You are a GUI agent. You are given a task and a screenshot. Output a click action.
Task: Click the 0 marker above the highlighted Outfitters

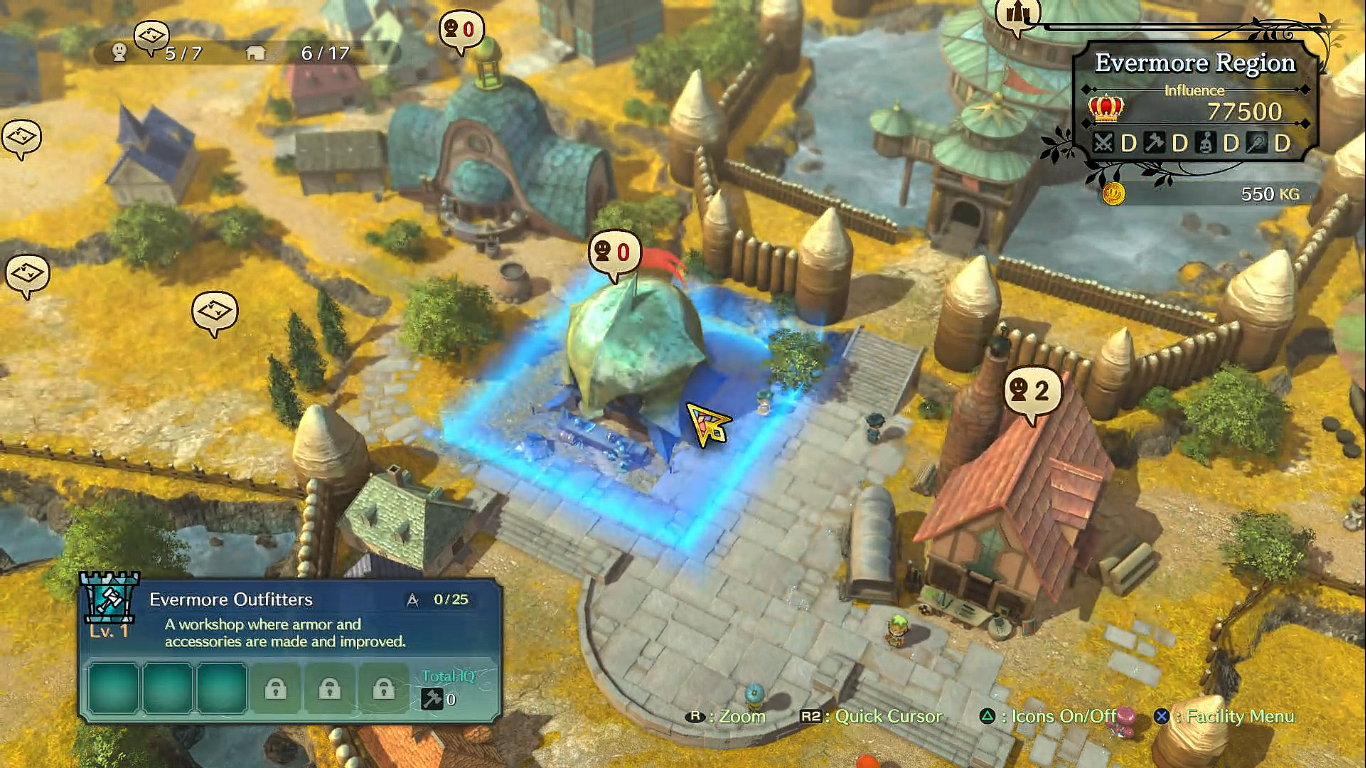(613, 253)
